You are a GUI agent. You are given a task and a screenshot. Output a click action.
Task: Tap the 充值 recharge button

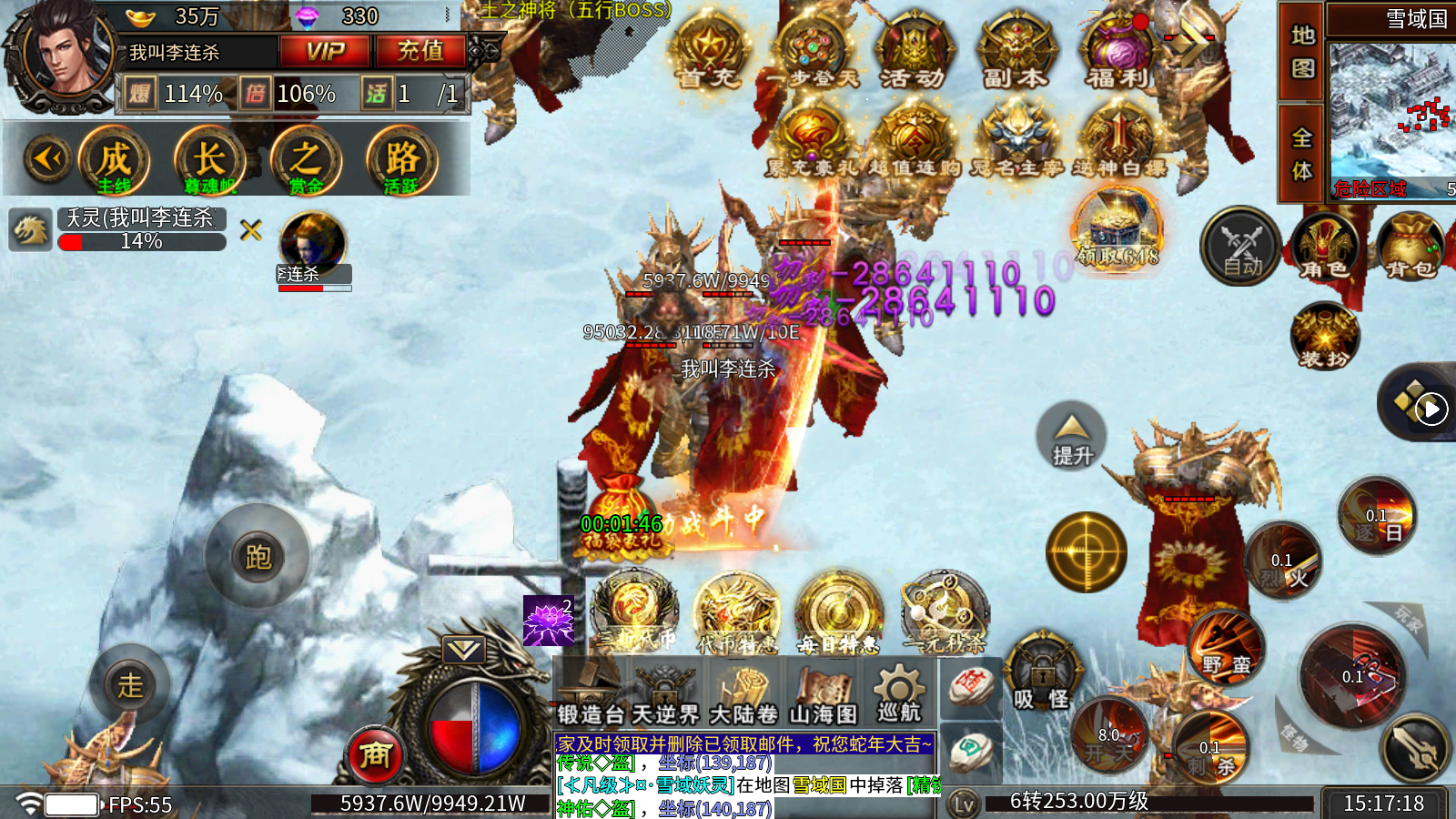pos(420,52)
